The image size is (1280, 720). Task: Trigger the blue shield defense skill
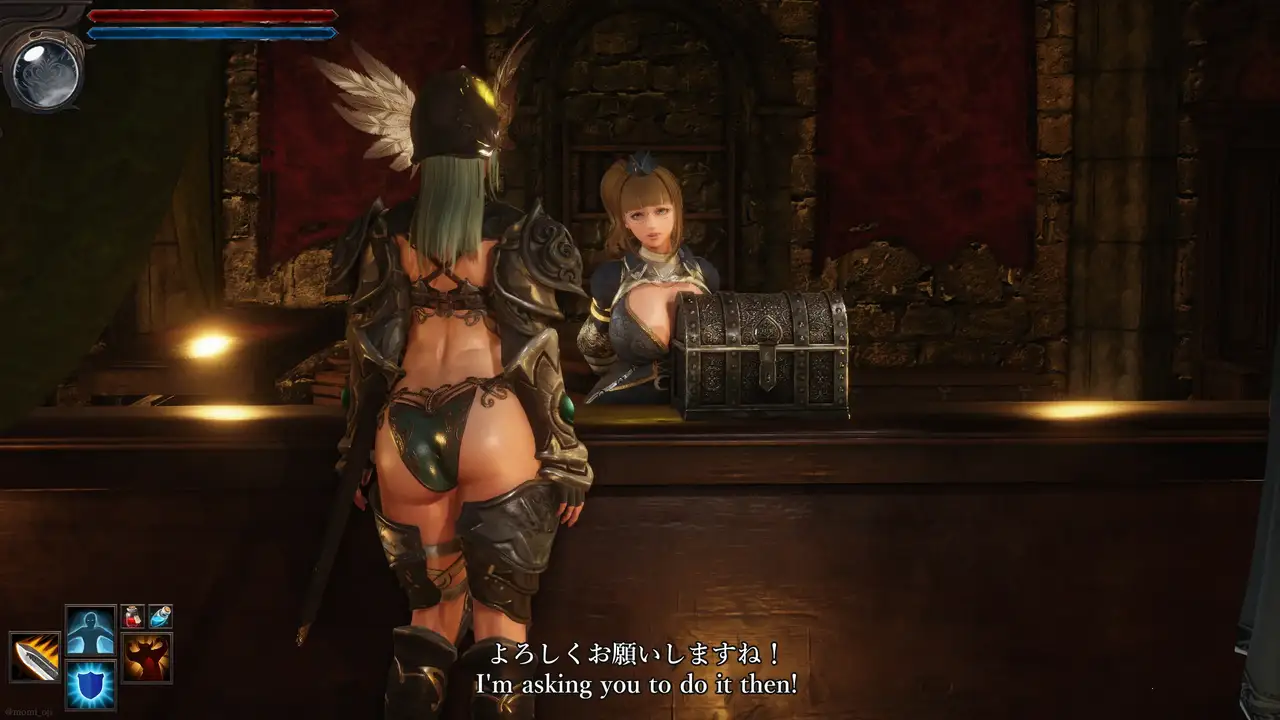click(x=91, y=685)
